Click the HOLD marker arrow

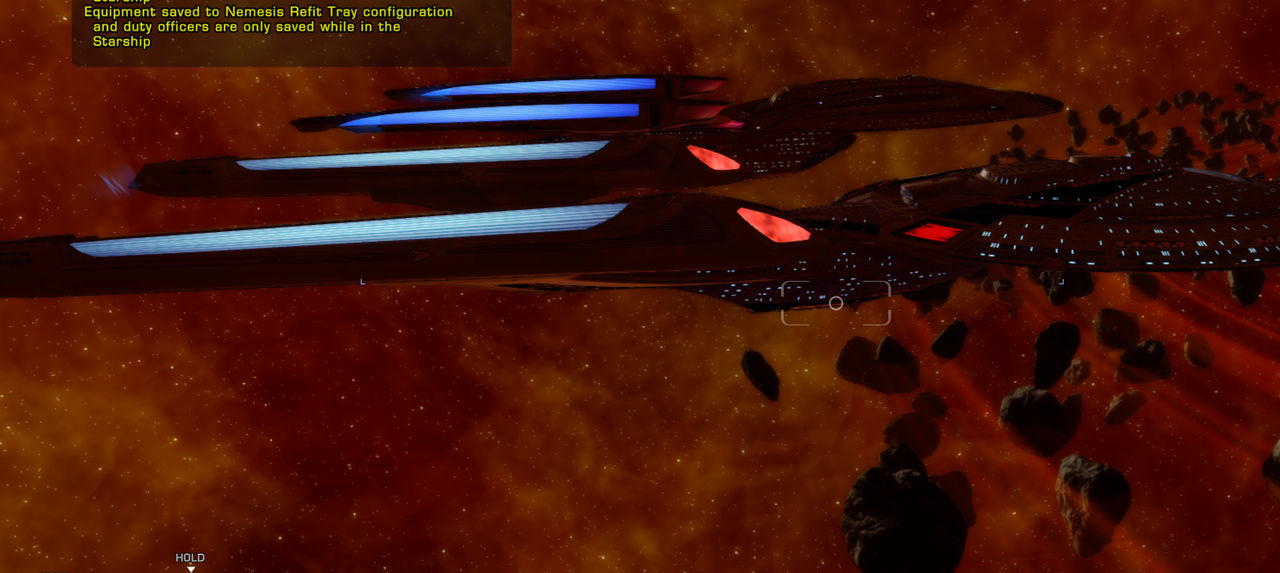[191, 569]
